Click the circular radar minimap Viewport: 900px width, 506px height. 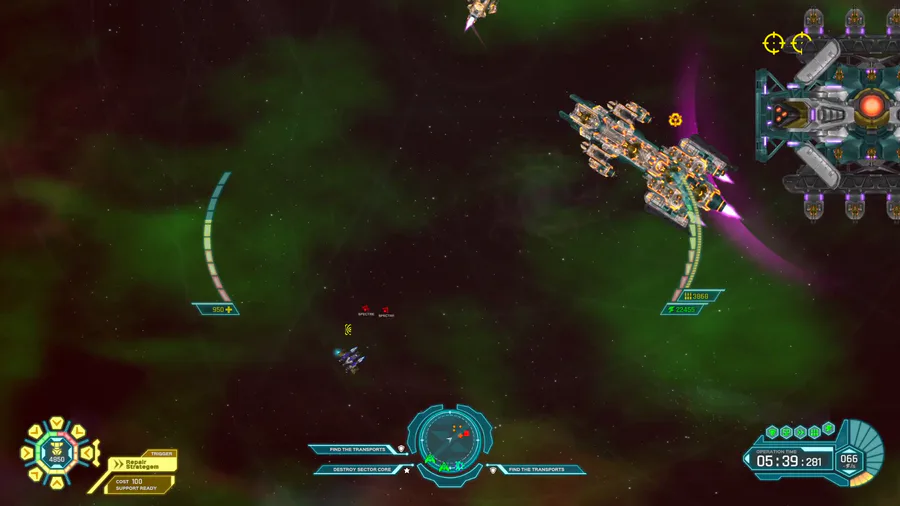pyautogui.click(x=450, y=437)
